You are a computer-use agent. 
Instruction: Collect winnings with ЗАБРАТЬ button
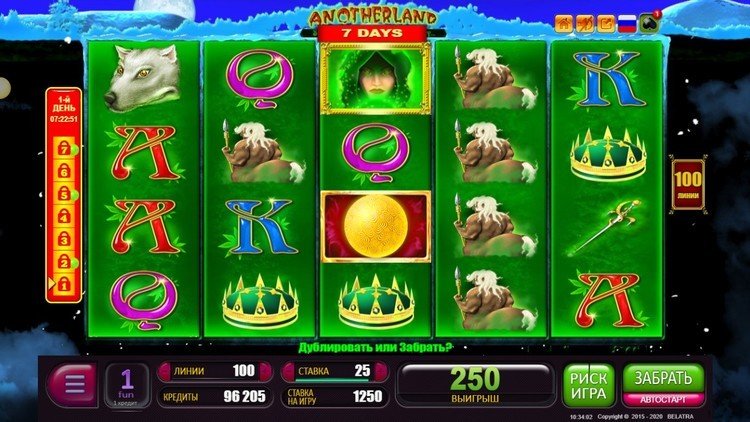click(664, 380)
